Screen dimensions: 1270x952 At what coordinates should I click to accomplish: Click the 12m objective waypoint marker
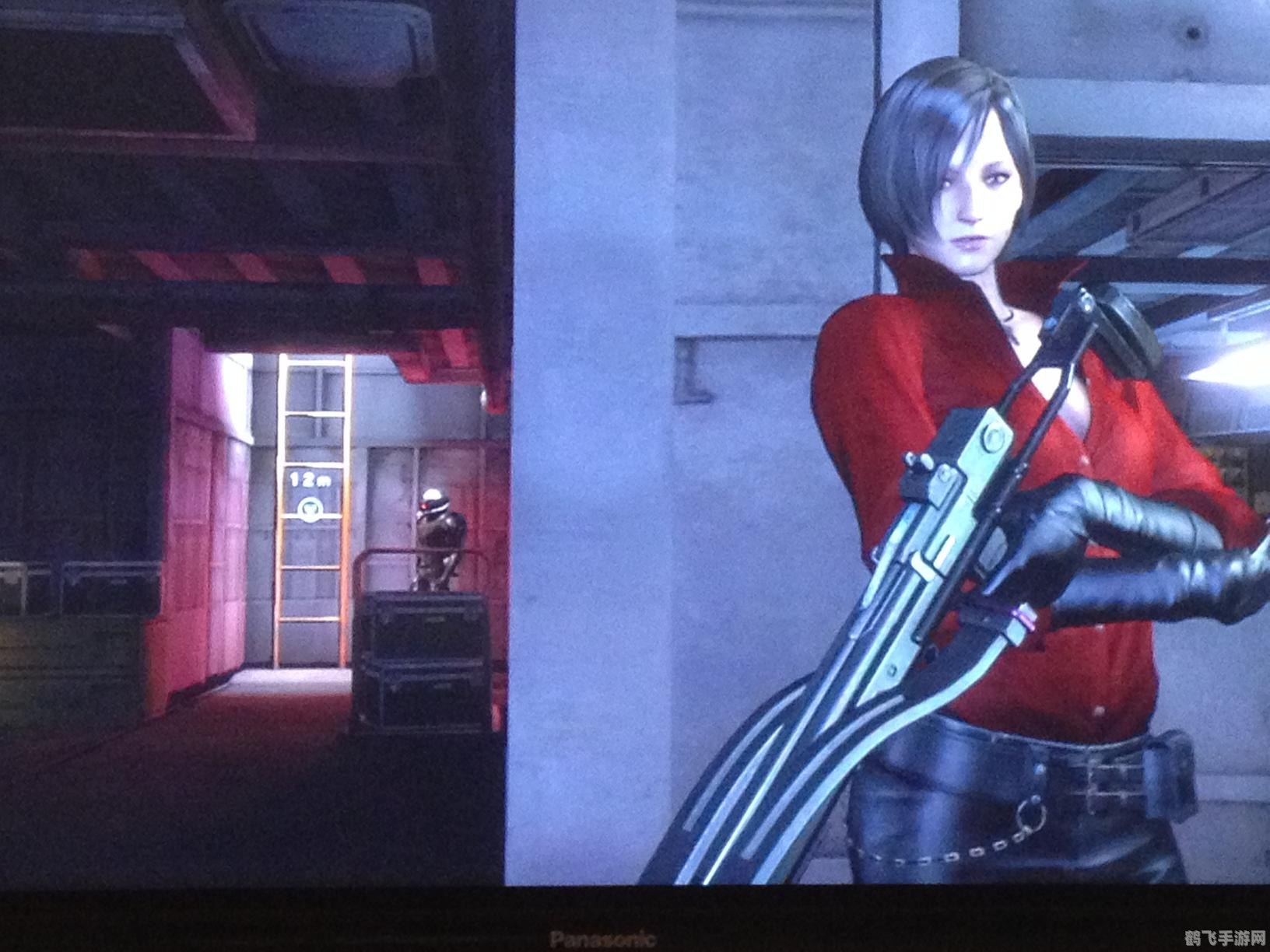click(310, 507)
